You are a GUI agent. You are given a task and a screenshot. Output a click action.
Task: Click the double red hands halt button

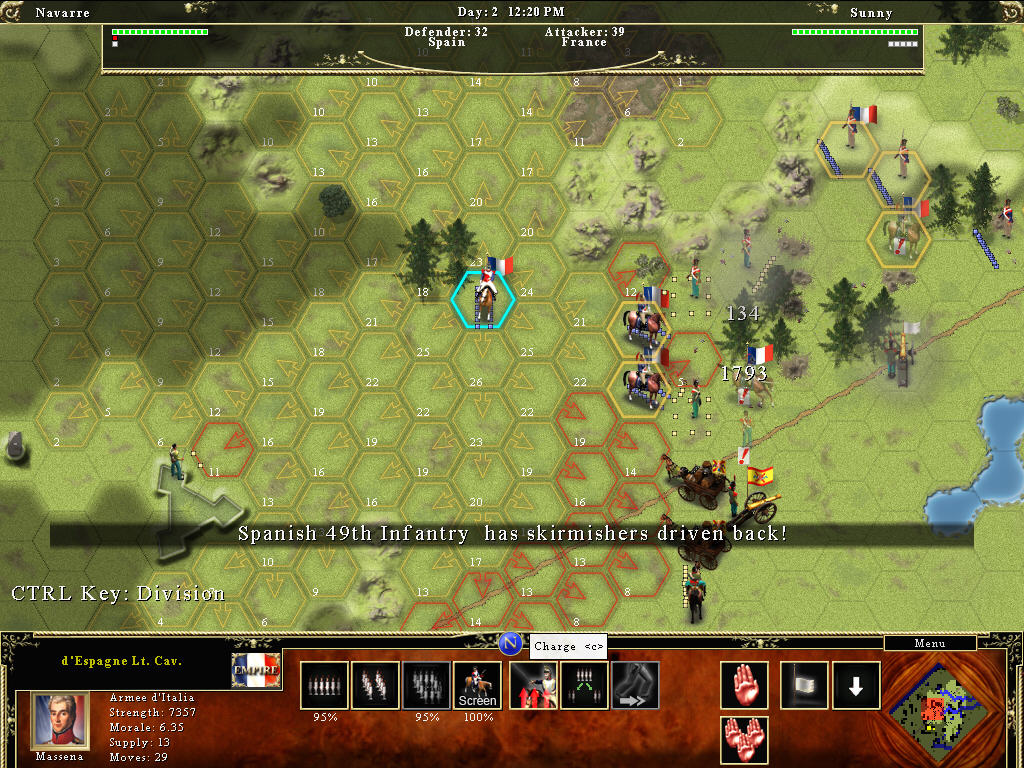point(744,740)
